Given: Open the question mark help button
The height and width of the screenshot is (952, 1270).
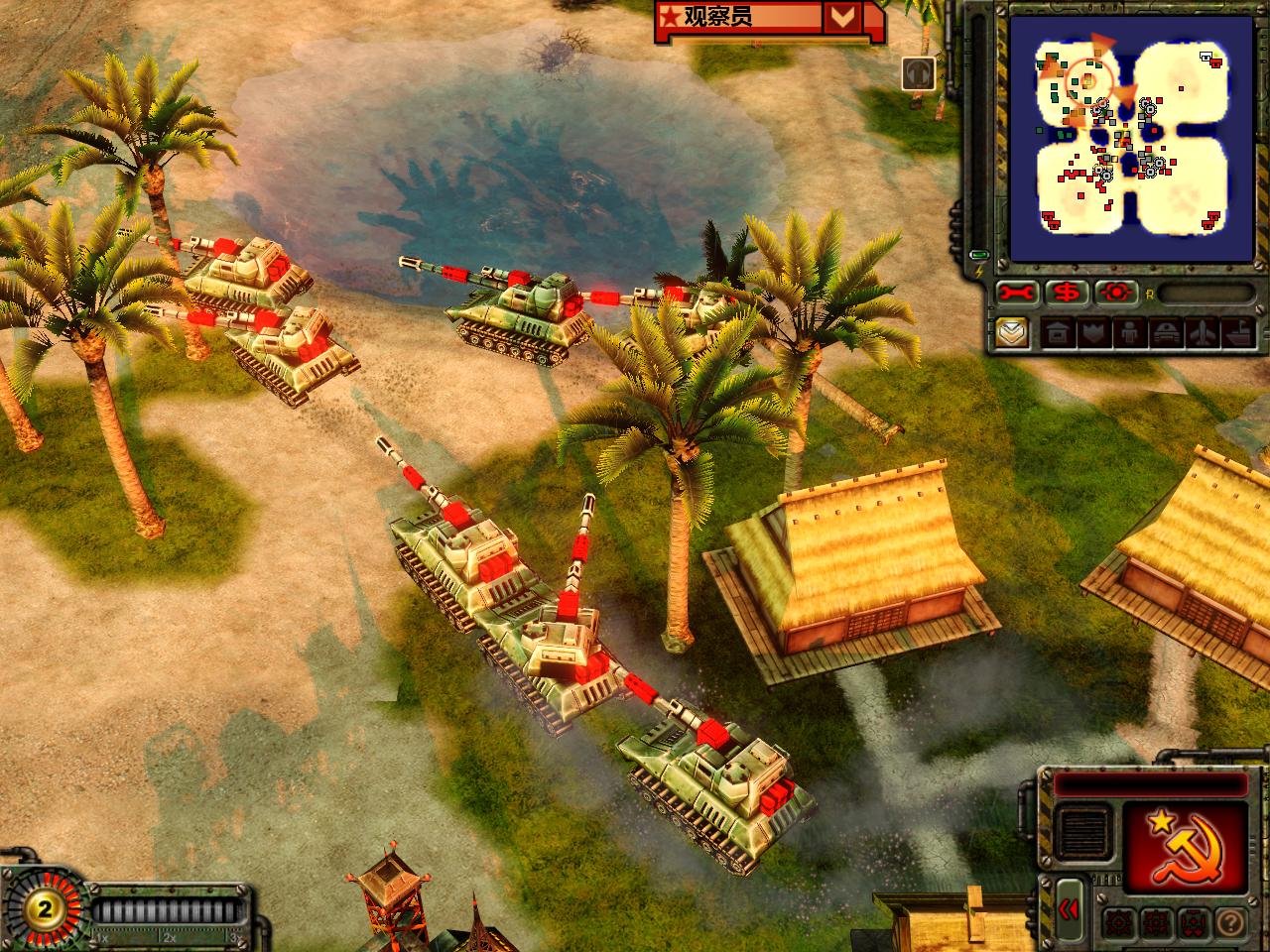Looking at the screenshot, I should (1229, 920).
